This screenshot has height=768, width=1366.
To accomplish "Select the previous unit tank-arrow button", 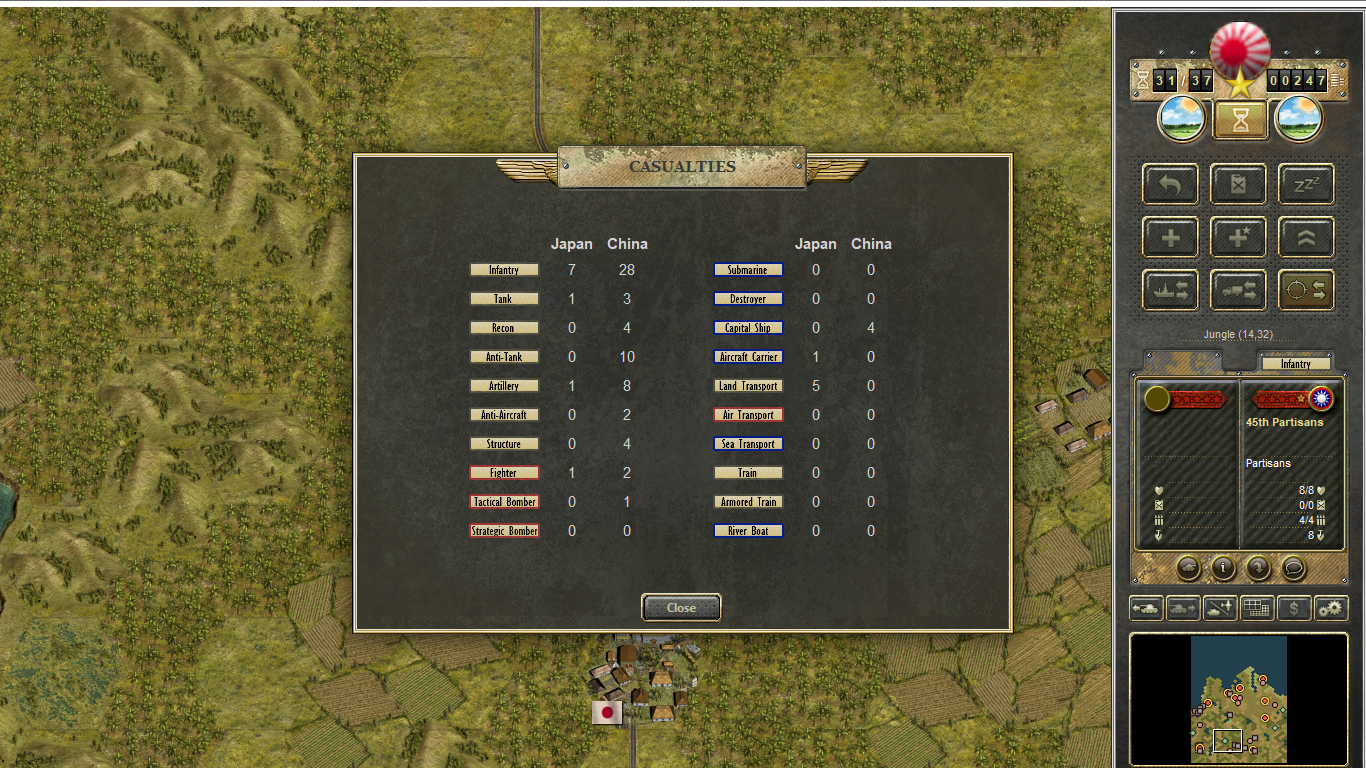I will click(x=1146, y=607).
